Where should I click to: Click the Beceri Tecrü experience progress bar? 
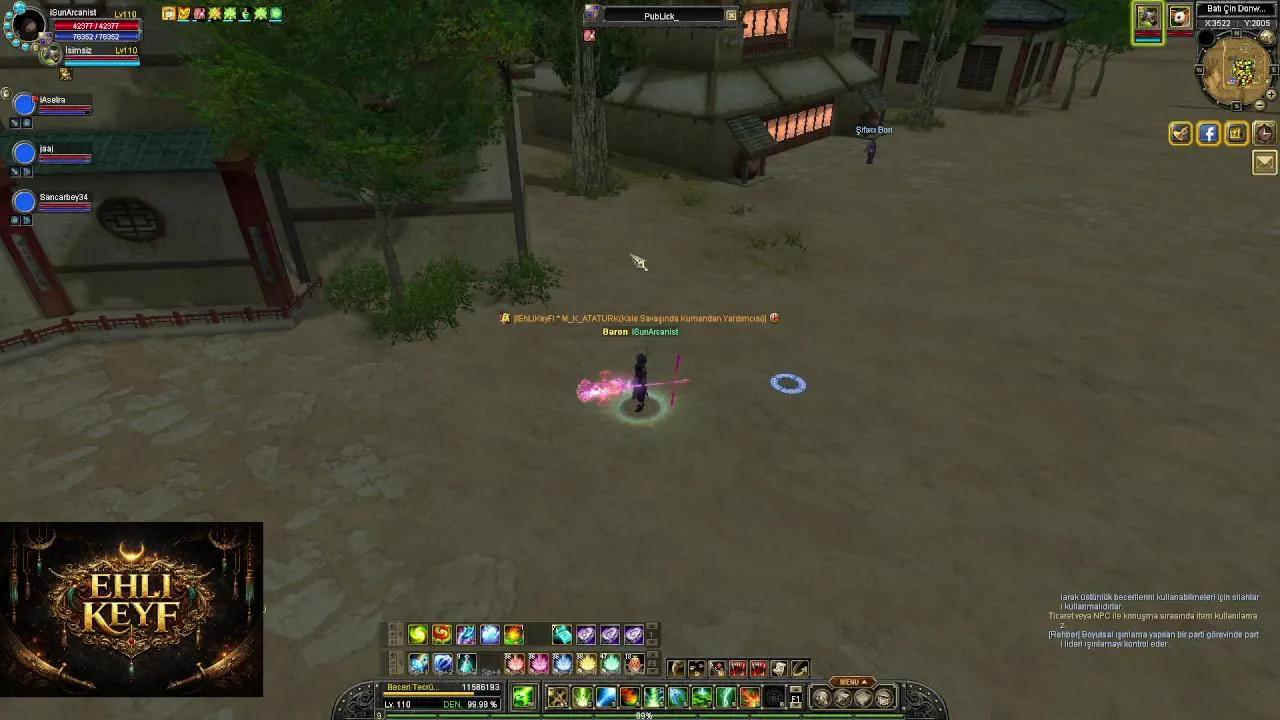coord(430,693)
